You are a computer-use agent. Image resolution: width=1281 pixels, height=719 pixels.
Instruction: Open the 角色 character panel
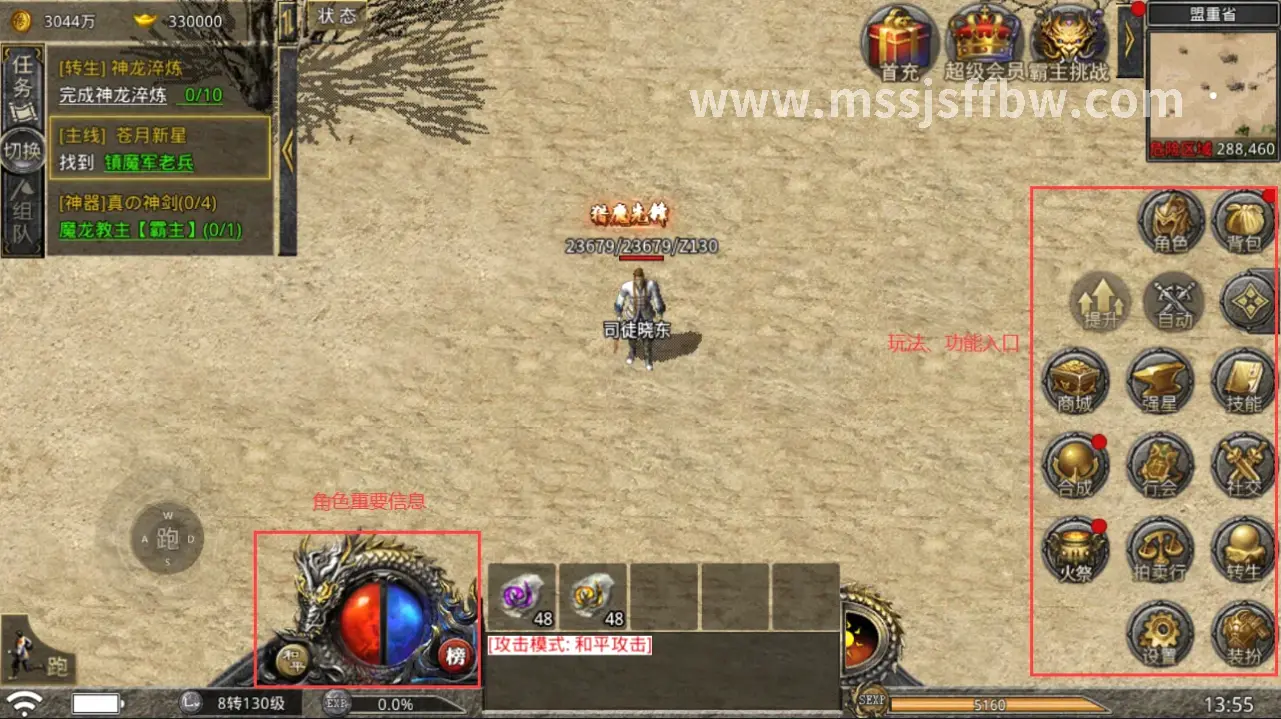tap(1171, 221)
